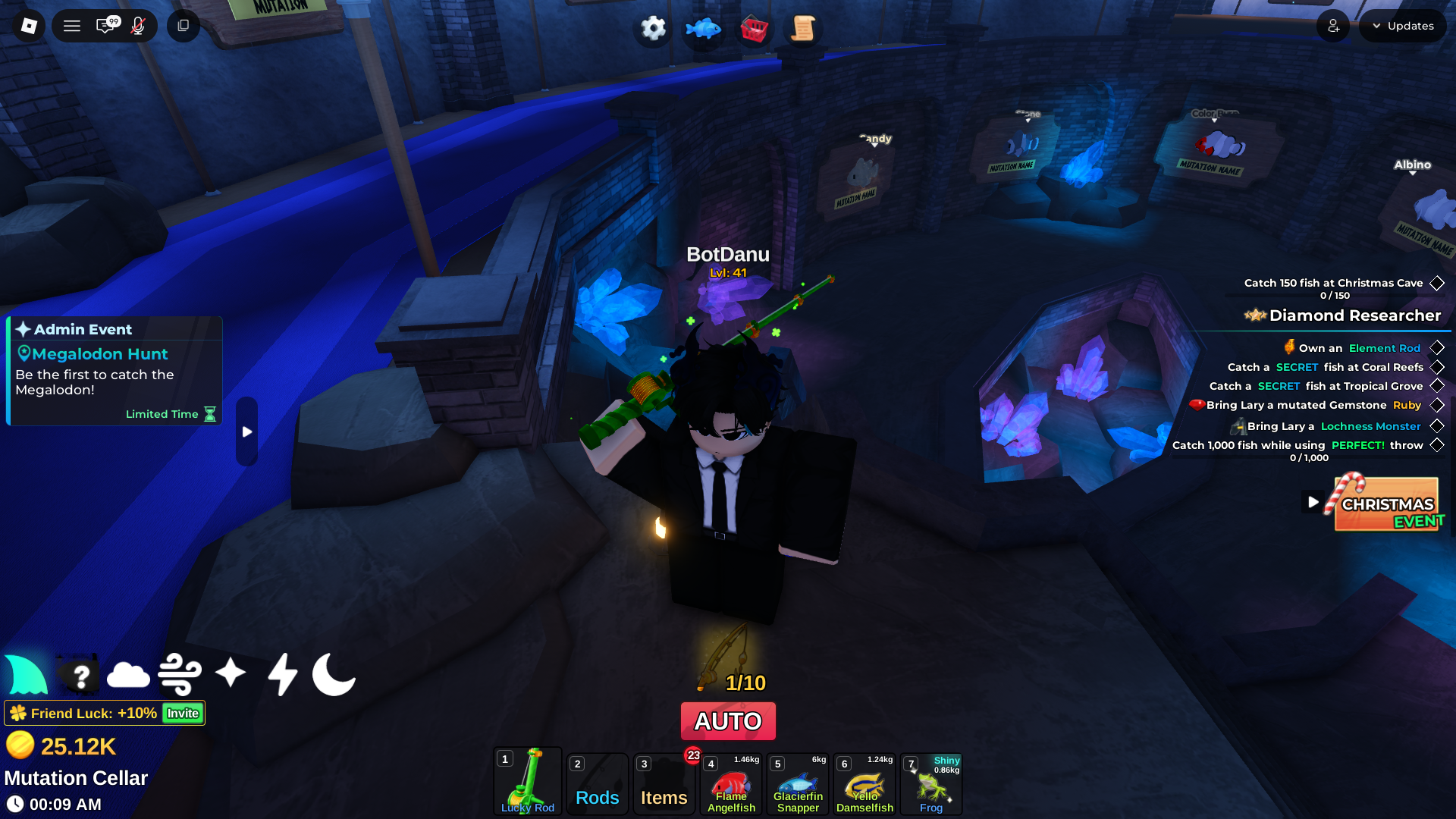Open the shop basket icon
Viewport: 1456px width, 819px height.
click(x=754, y=28)
